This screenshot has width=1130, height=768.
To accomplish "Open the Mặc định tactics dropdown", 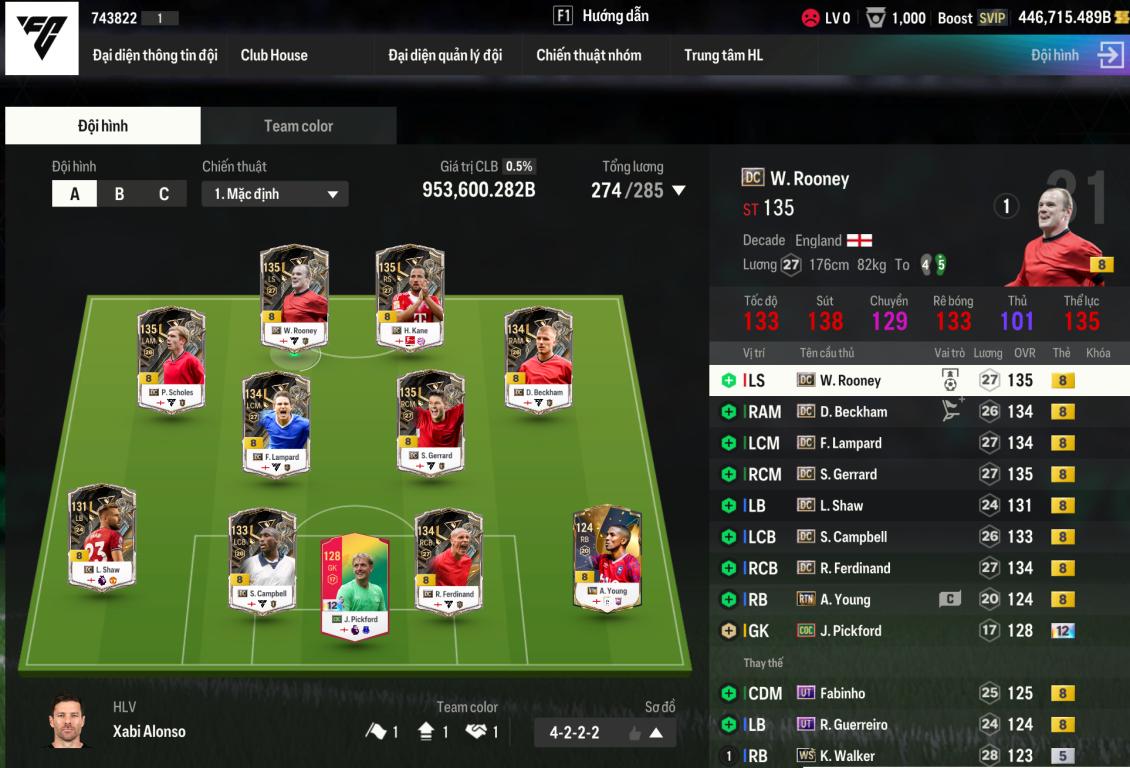I will tap(275, 194).
